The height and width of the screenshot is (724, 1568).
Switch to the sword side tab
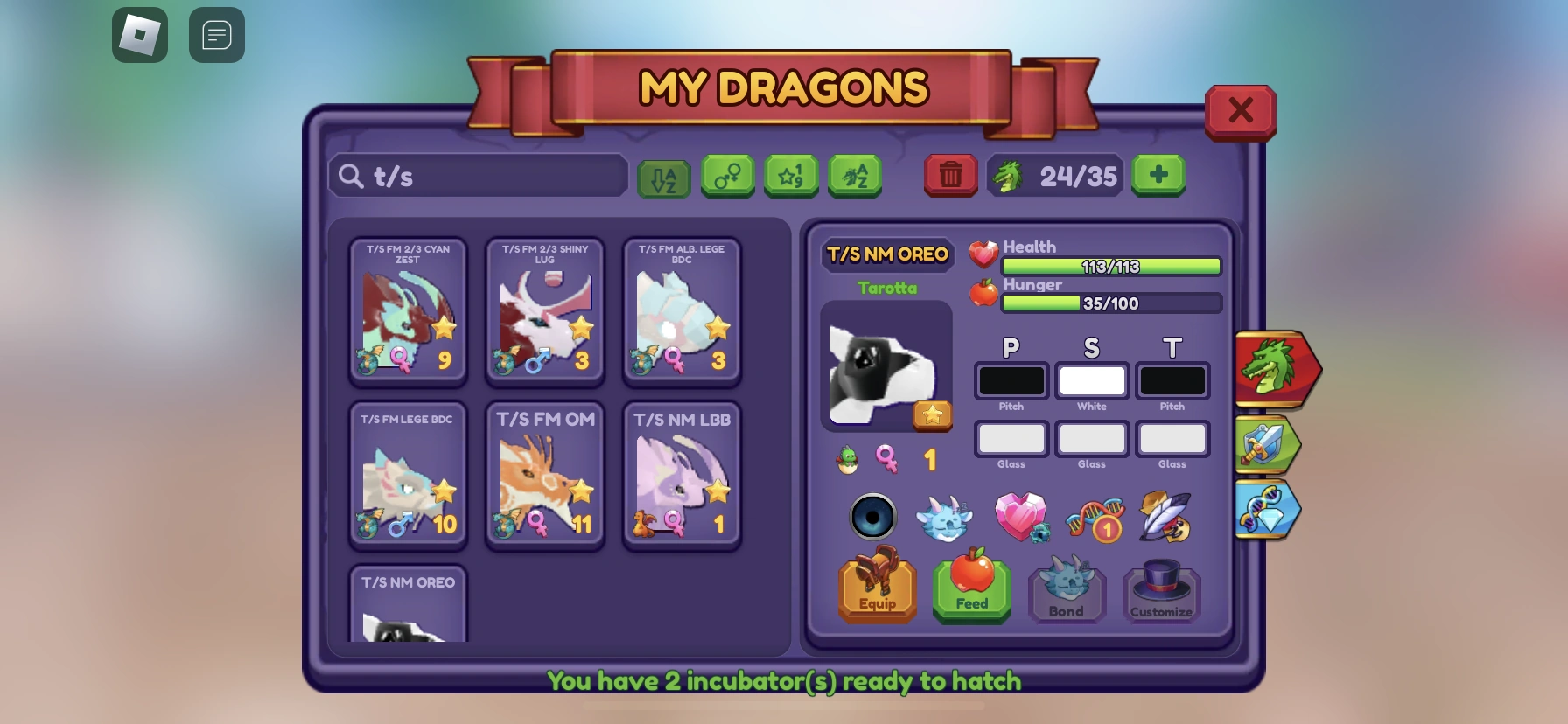[x=1267, y=445]
